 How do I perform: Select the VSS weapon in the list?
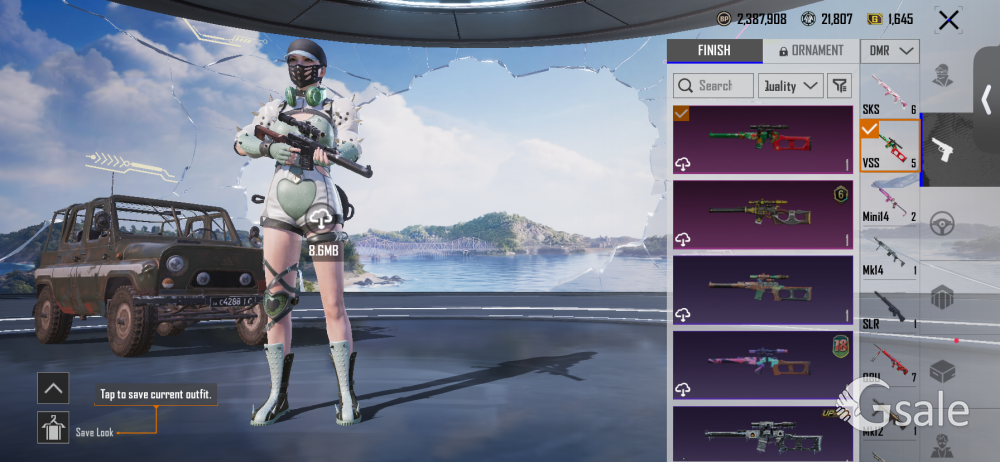pyautogui.click(x=889, y=146)
